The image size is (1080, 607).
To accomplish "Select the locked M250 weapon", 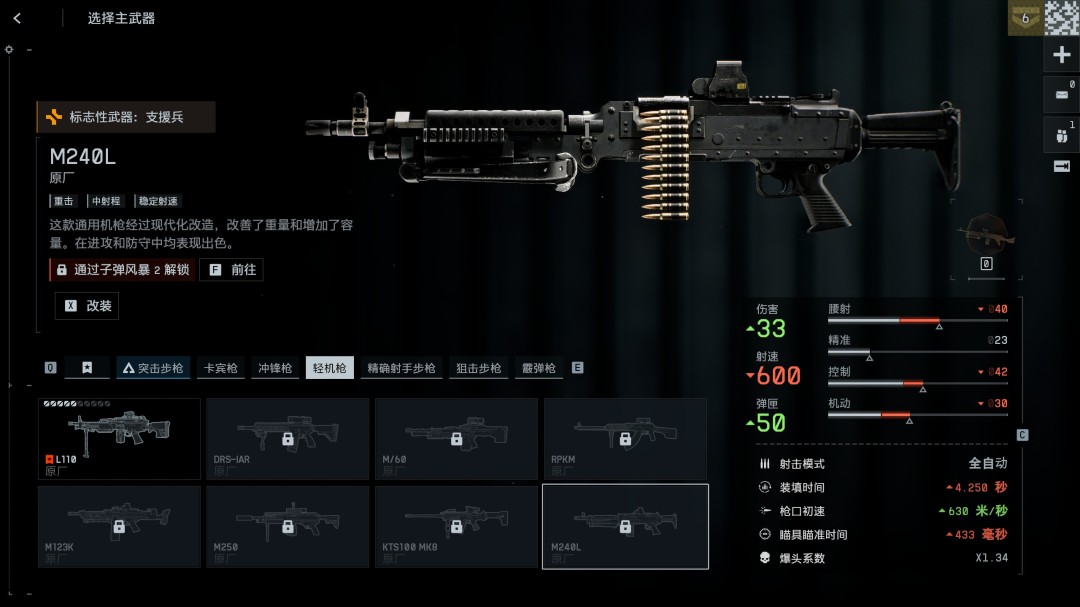I will coord(287,526).
